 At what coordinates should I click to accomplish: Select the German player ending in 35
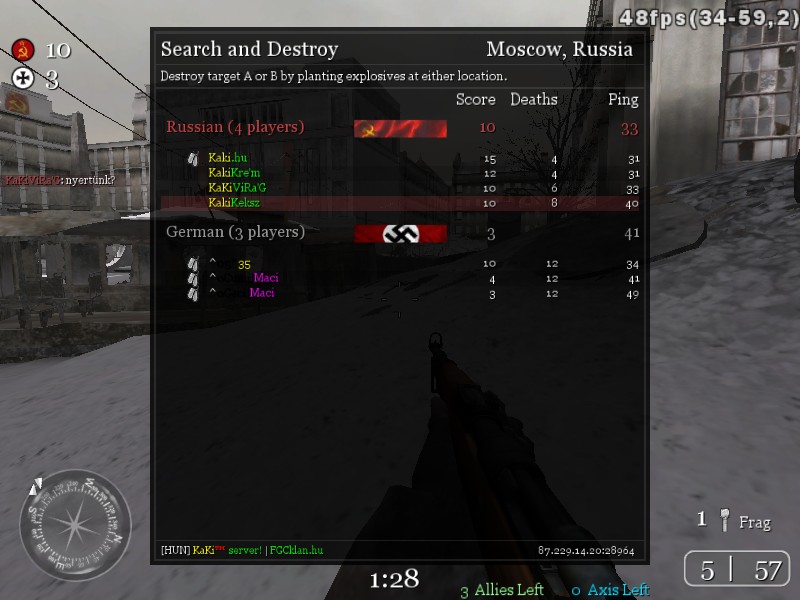tap(244, 264)
